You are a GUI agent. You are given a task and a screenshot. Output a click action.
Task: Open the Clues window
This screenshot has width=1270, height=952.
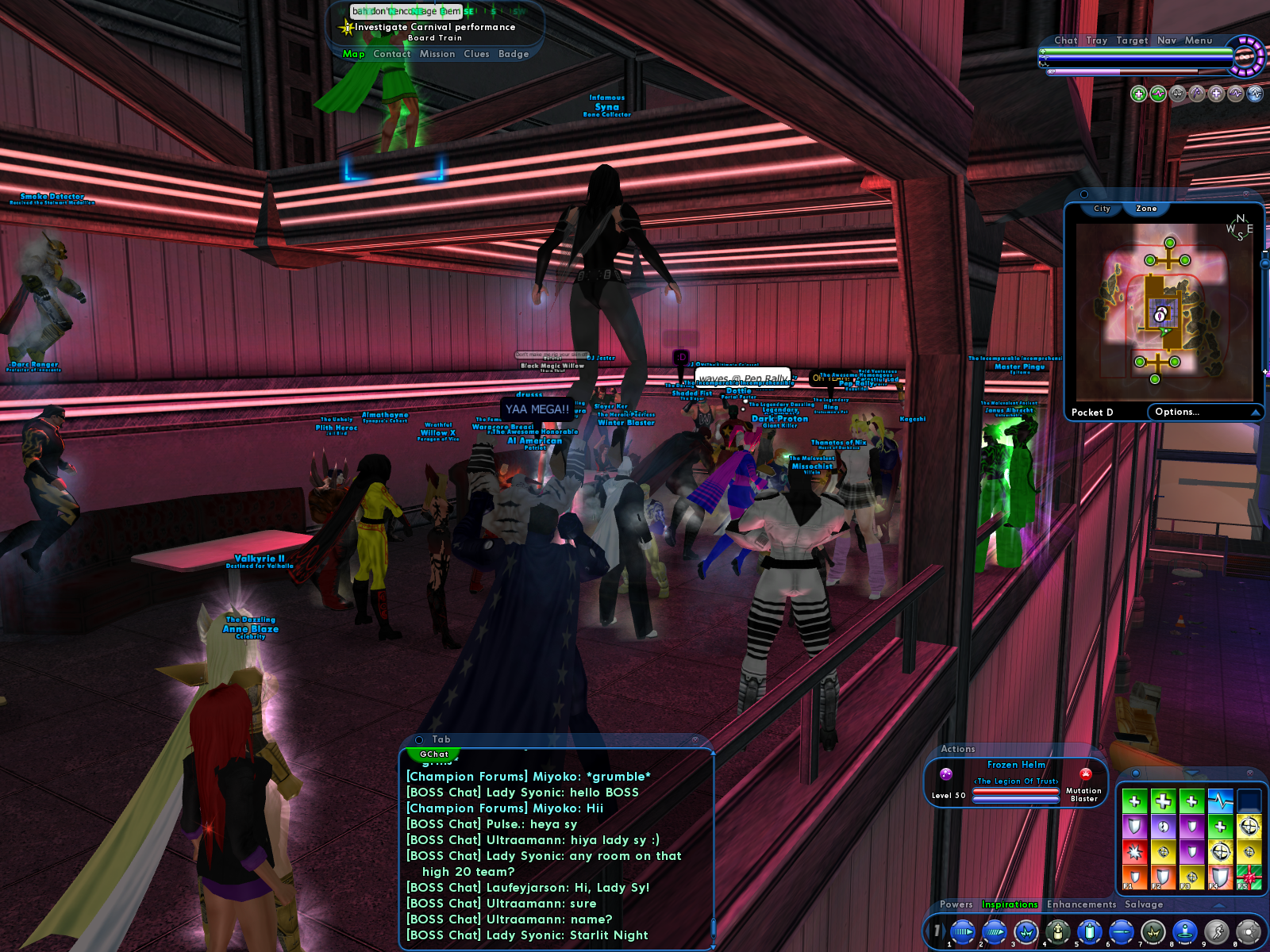tap(476, 54)
